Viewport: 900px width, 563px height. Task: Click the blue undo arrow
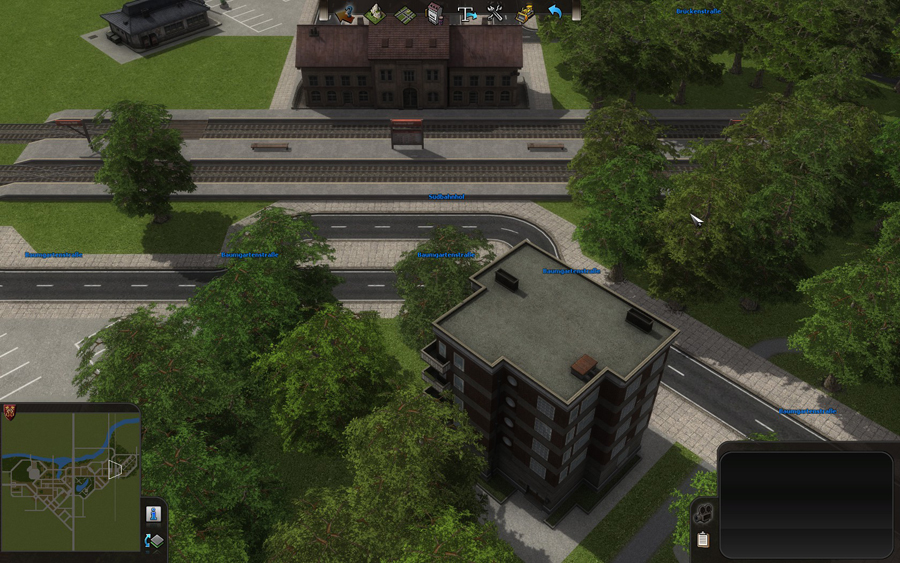coord(554,13)
